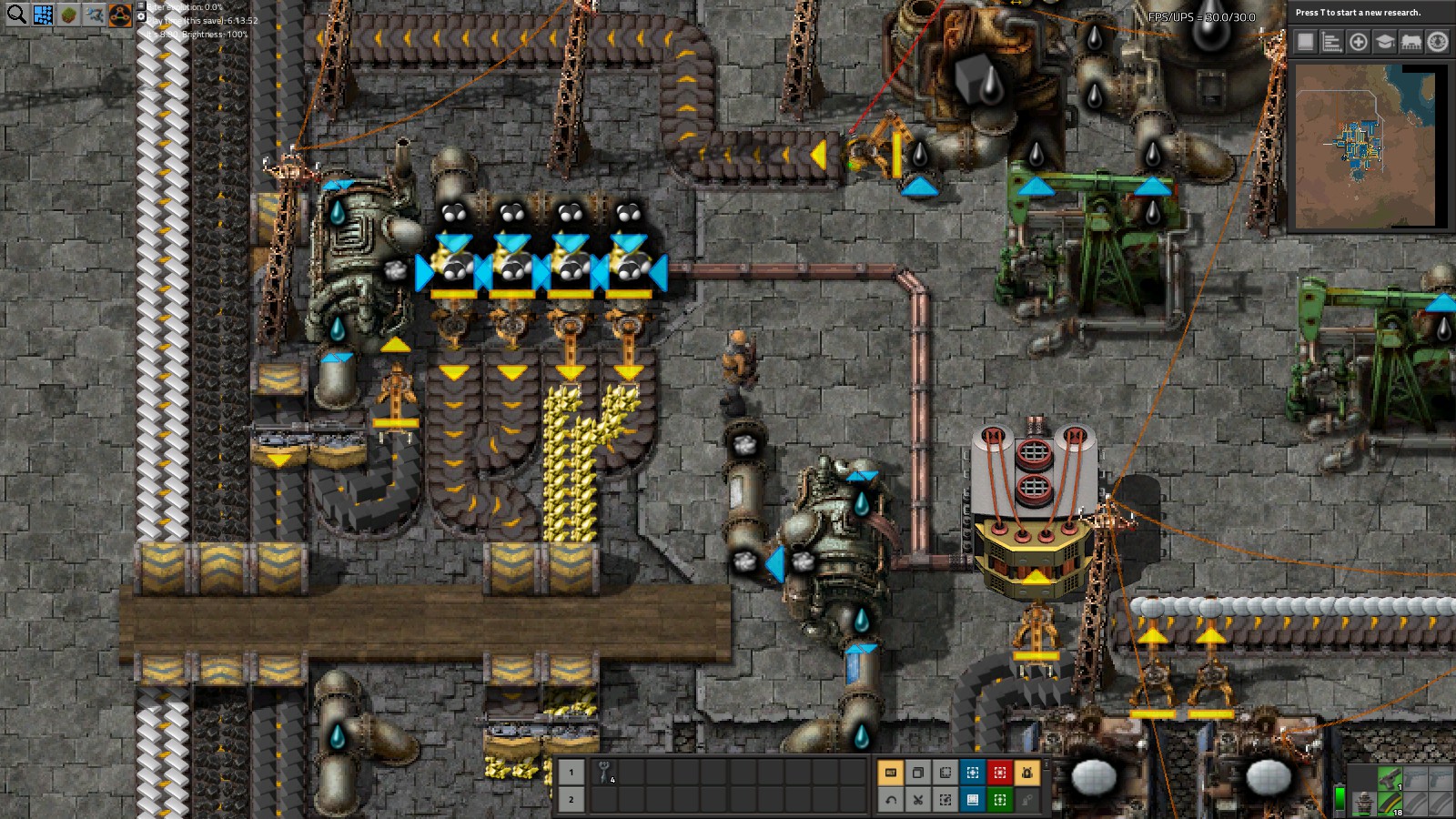Click the blue blueprint grid mod button
The image size is (1456, 819).
tap(43, 15)
